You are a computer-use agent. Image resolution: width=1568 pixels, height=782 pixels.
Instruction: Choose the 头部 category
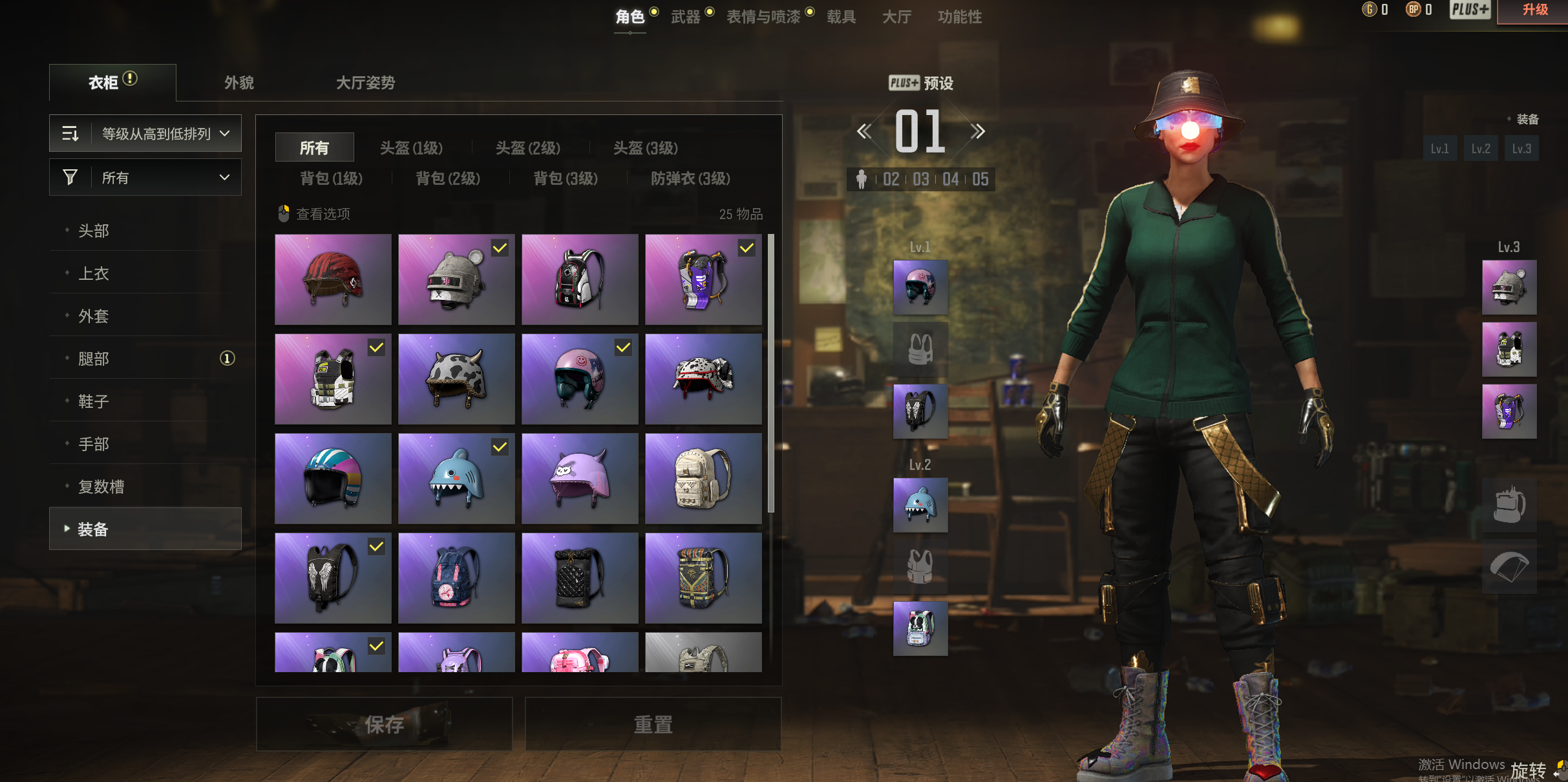coord(94,231)
